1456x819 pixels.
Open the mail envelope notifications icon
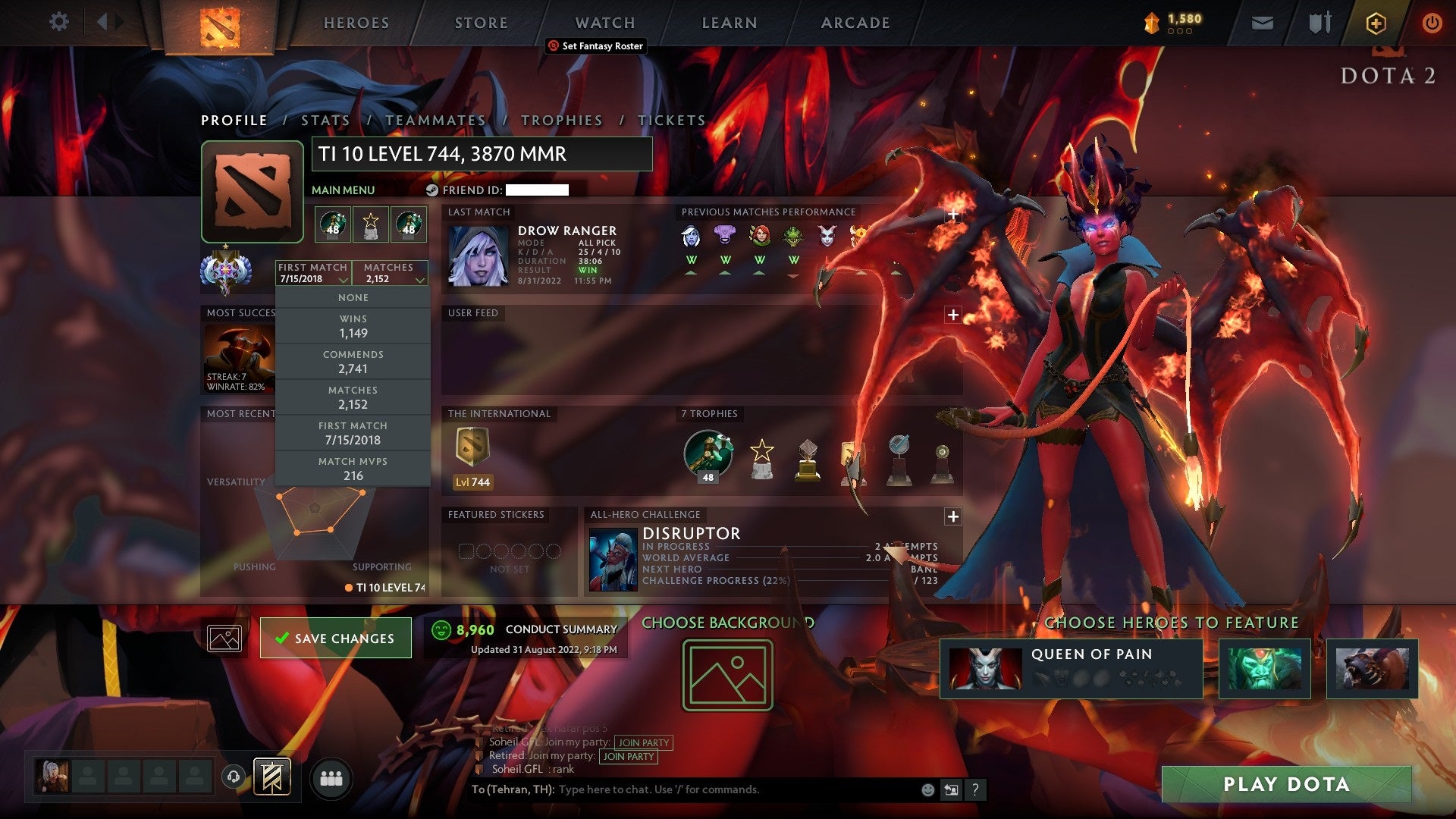[1262, 23]
